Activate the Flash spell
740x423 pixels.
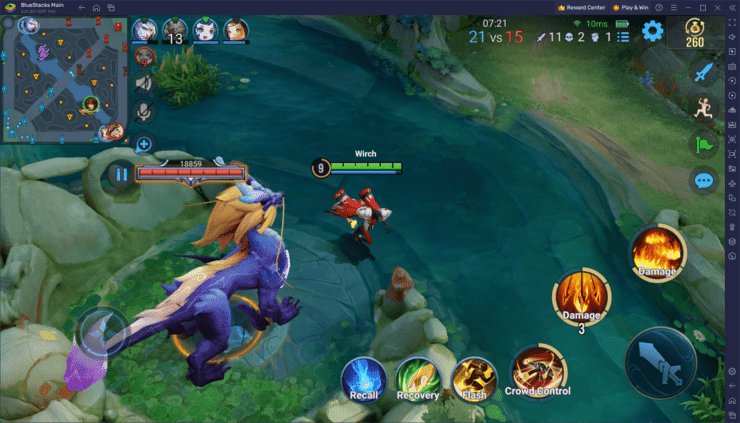(474, 379)
